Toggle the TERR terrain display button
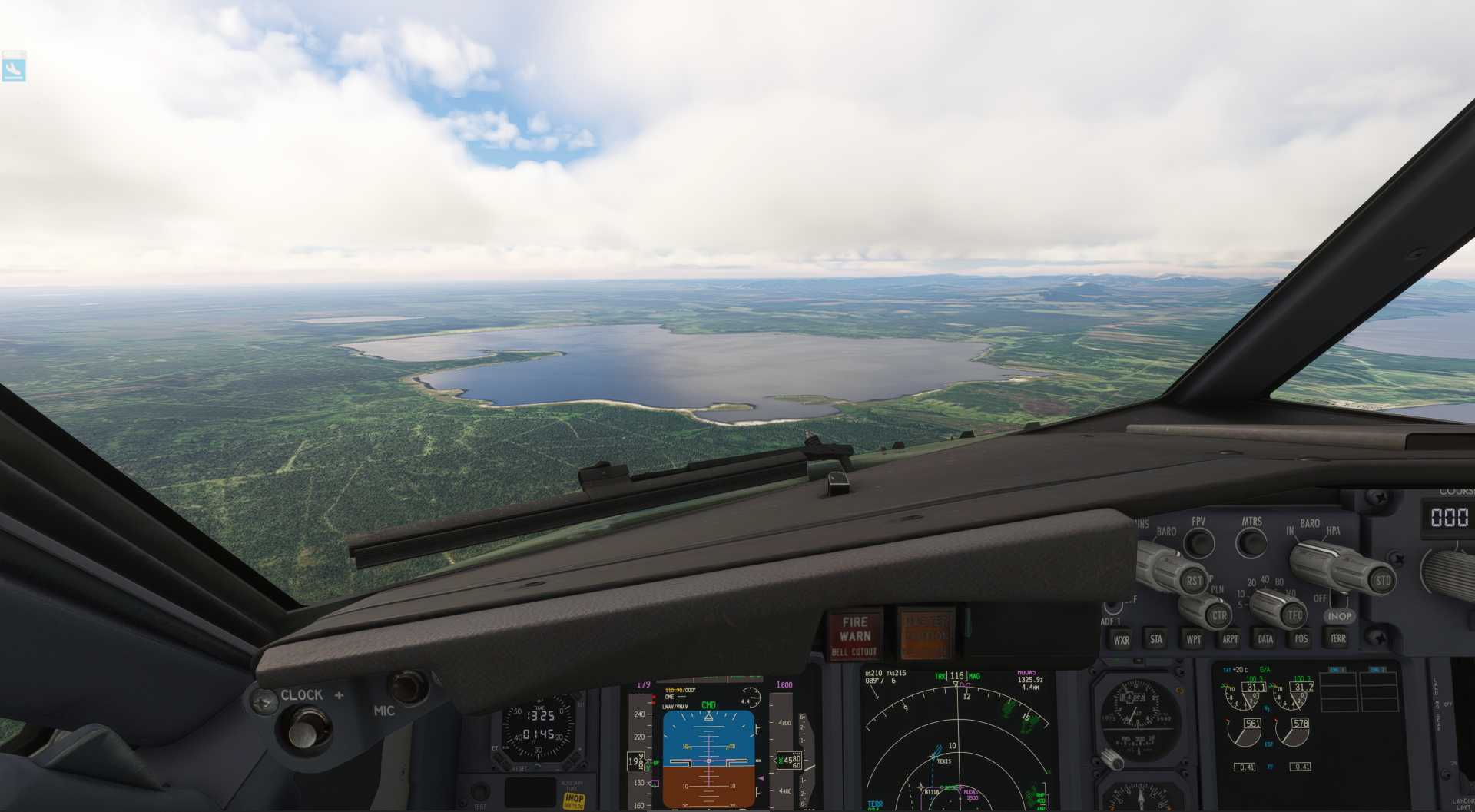The height and width of the screenshot is (812, 1475). [1337, 638]
